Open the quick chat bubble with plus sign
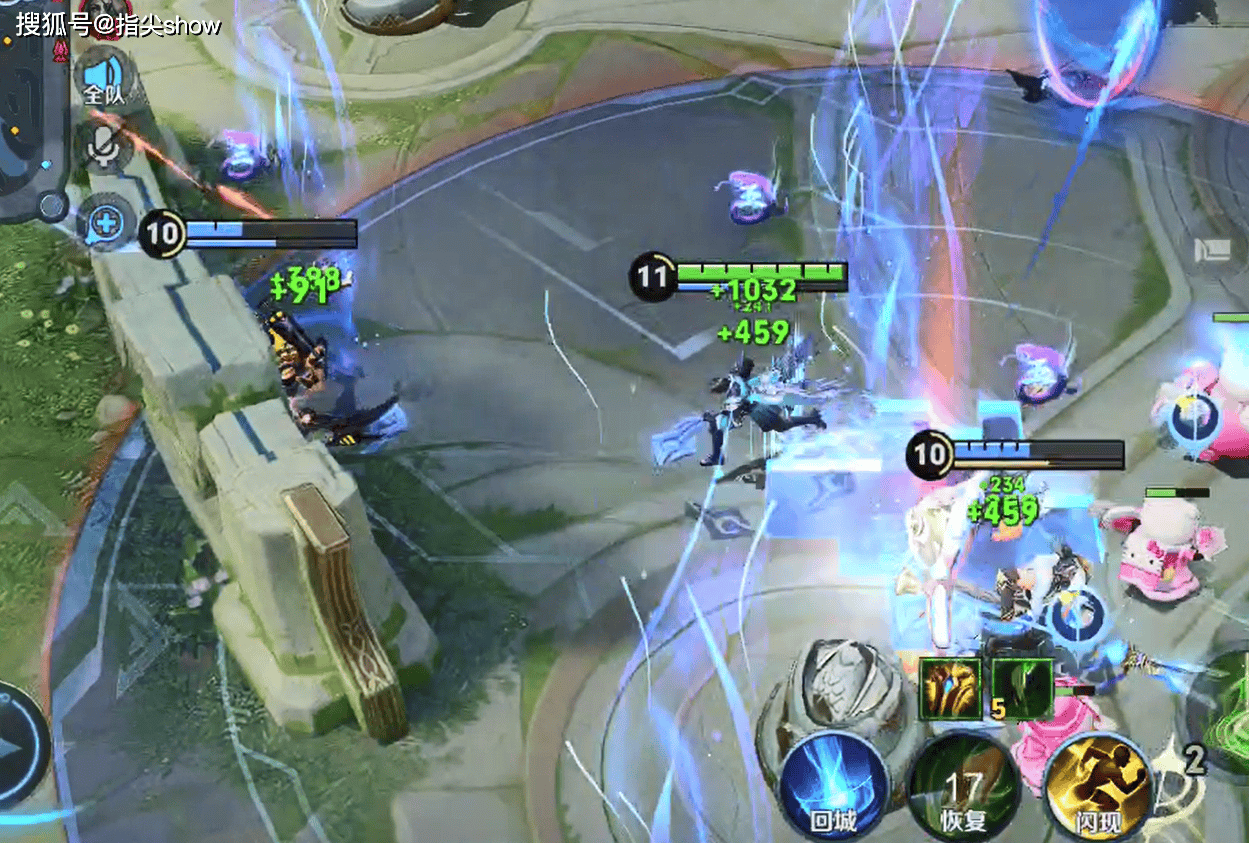 [104, 222]
